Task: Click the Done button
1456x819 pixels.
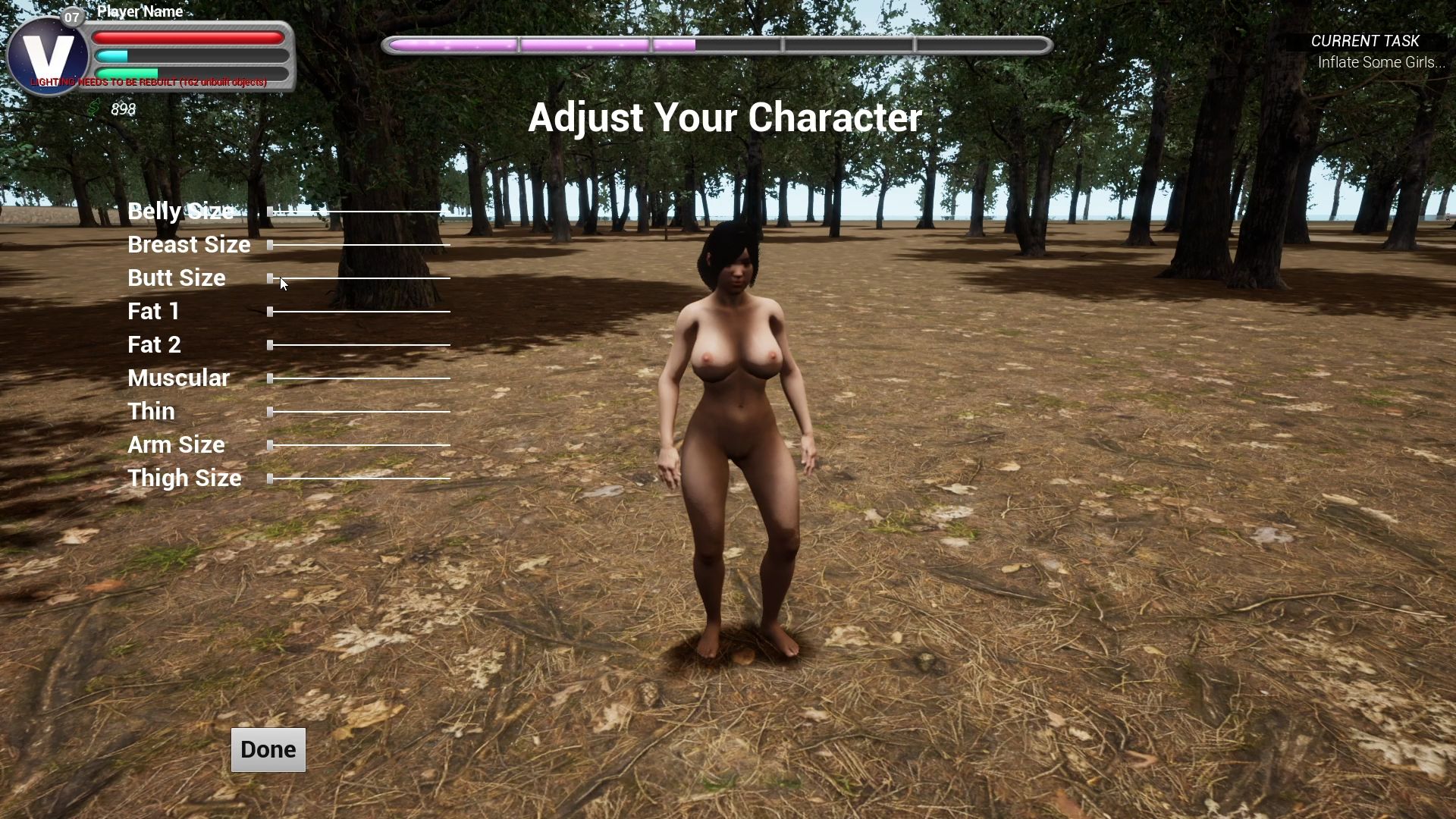Action: 268,749
